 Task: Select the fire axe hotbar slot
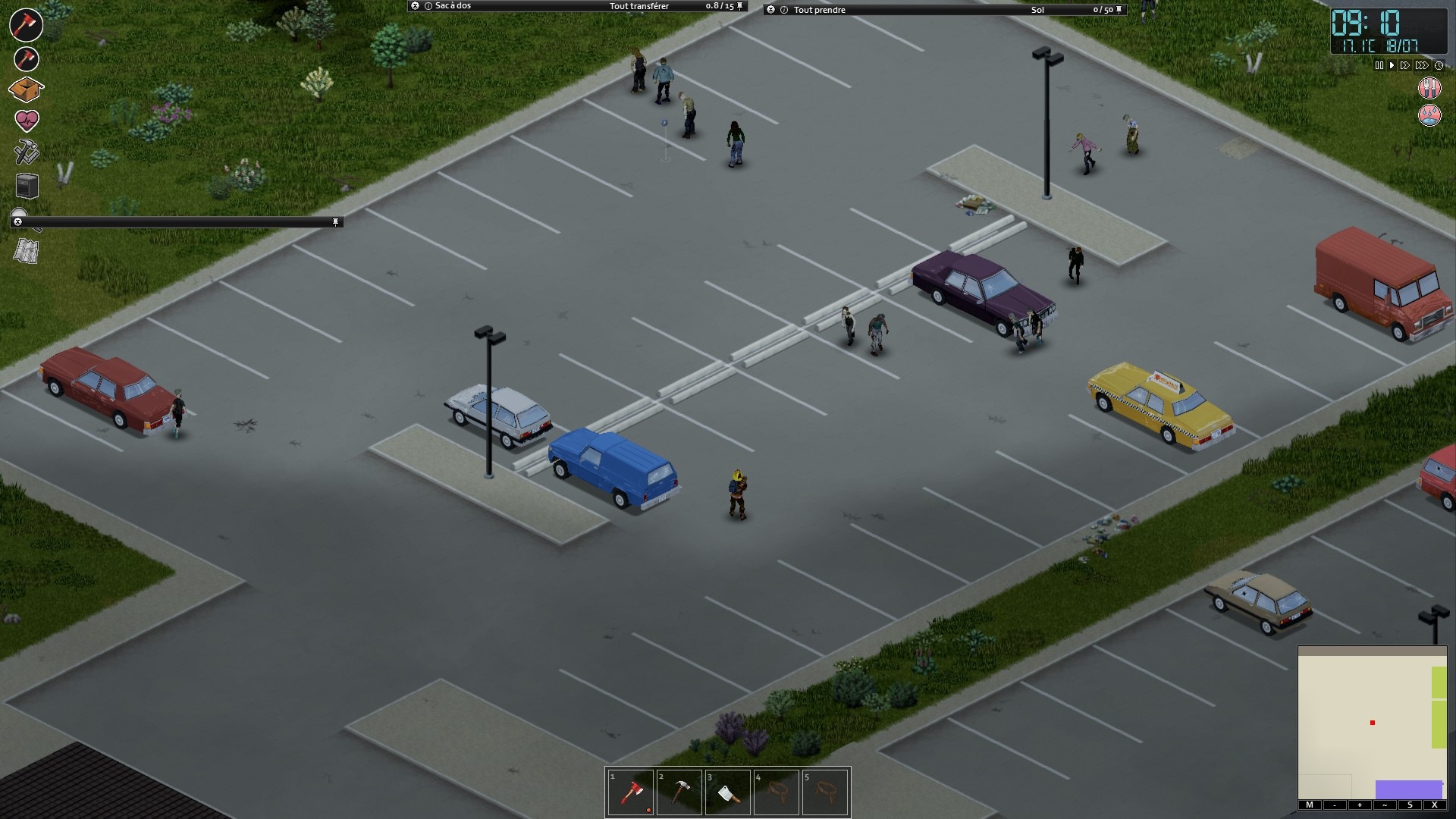(x=631, y=793)
